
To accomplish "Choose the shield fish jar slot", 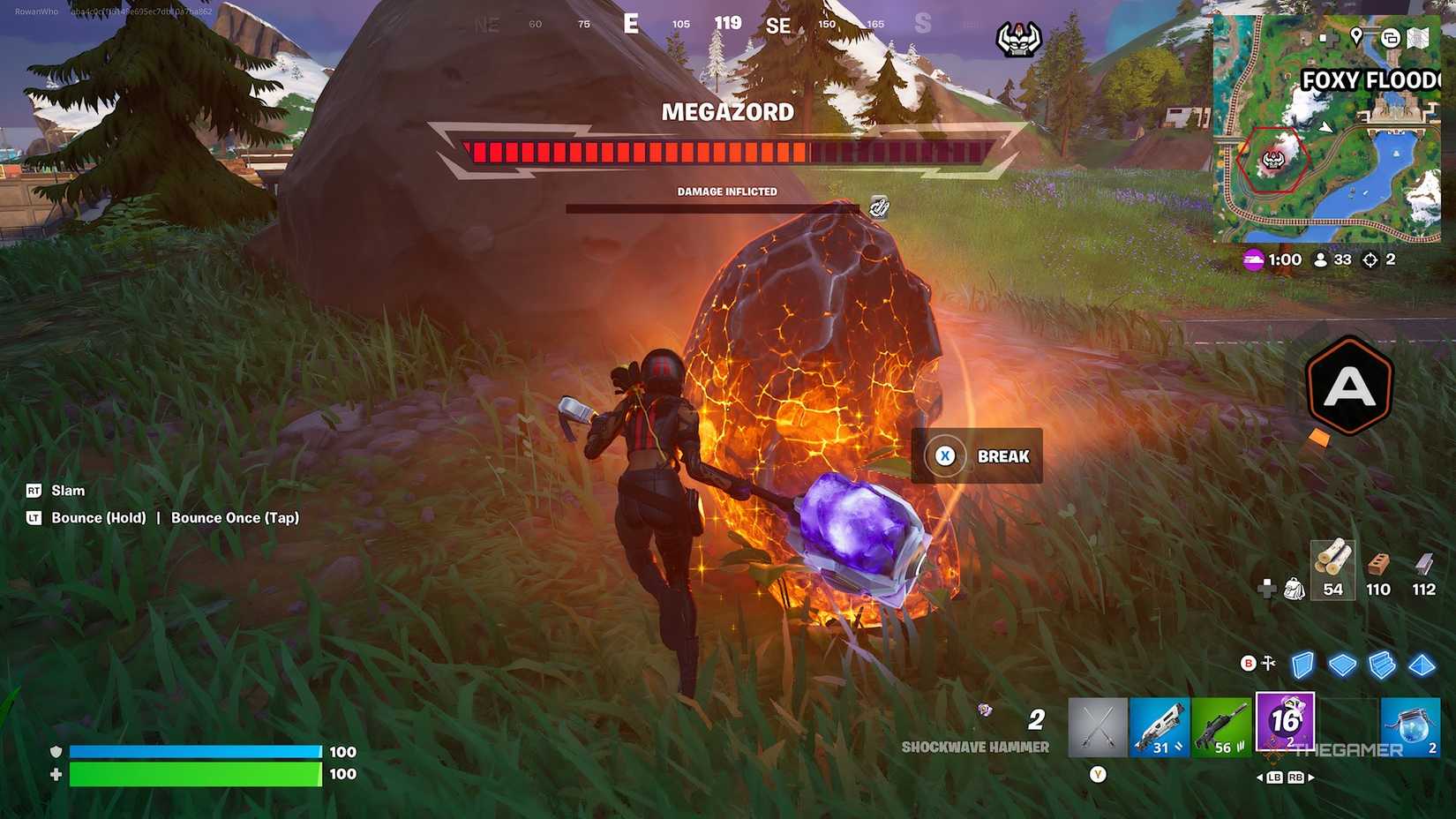I will point(1410,728).
